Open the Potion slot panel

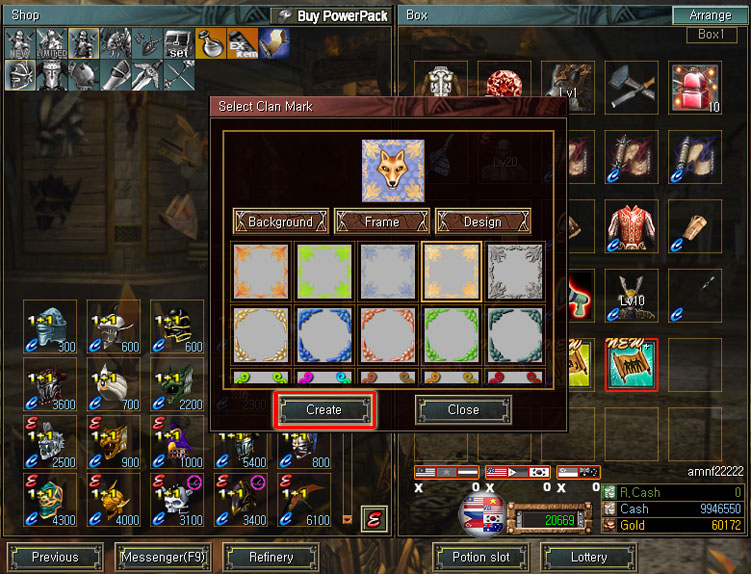pyautogui.click(x=482, y=557)
